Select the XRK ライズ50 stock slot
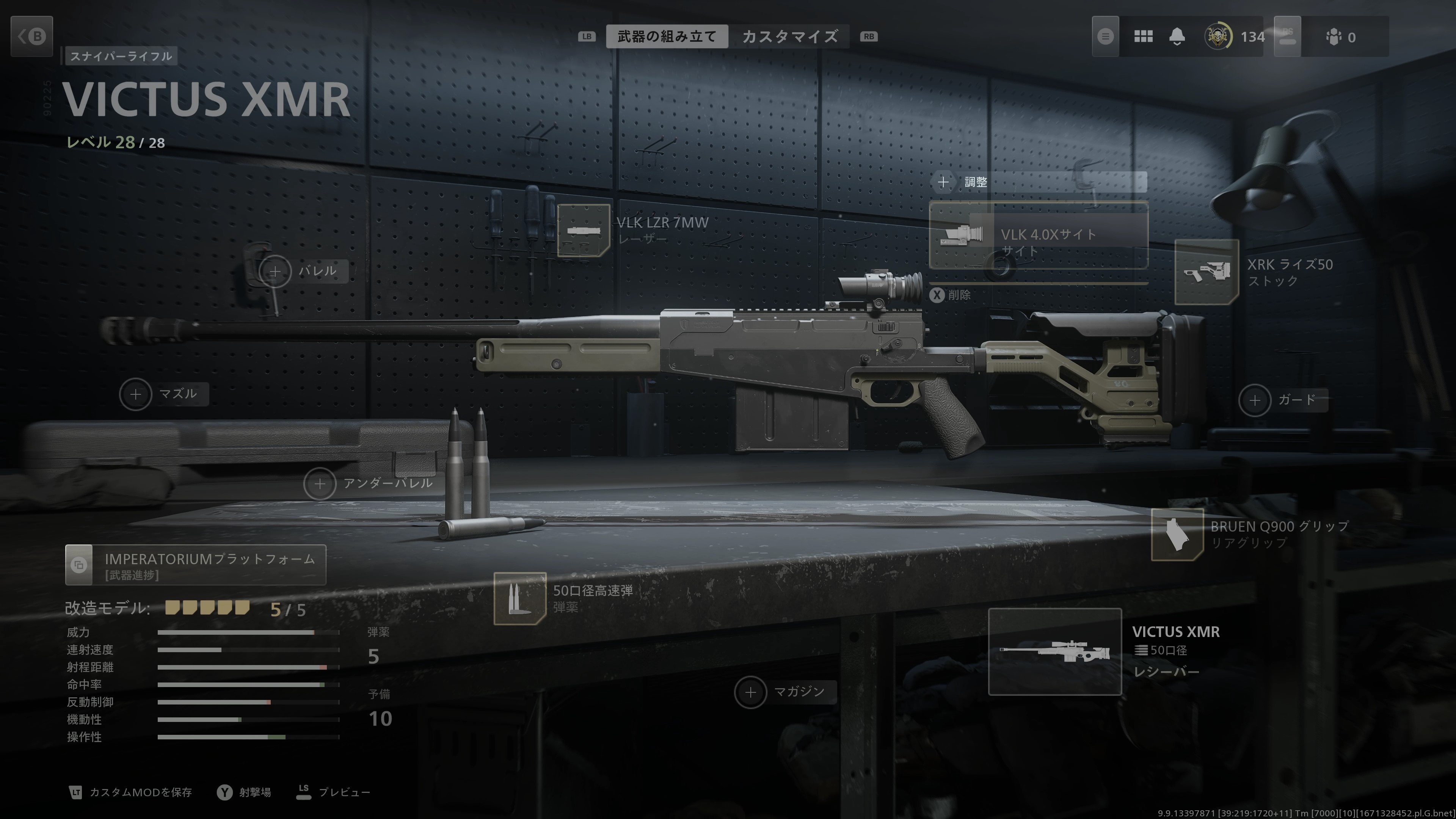The height and width of the screenshot is (819, 1456). click(x=1207, y=272)
